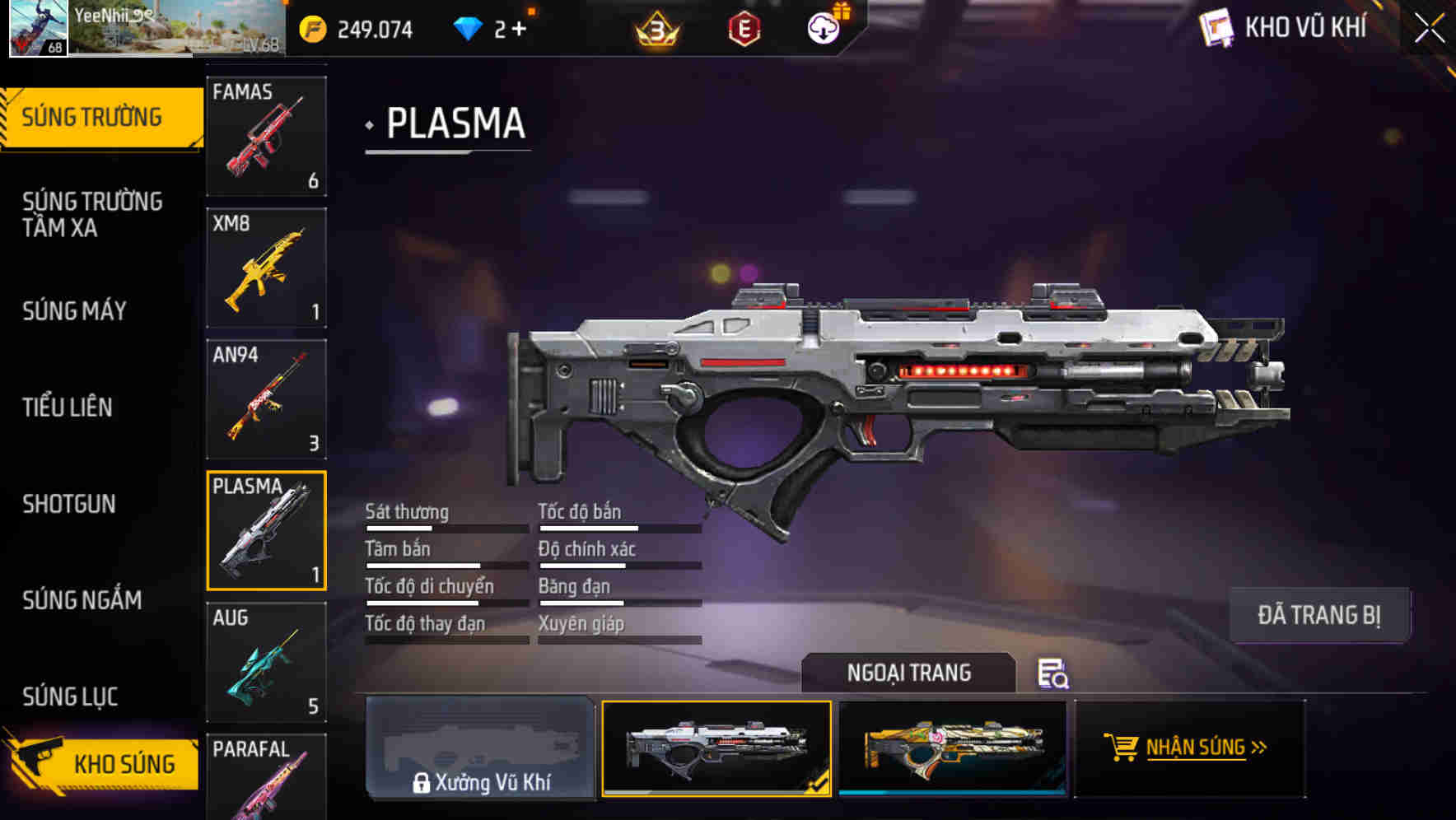The height and width of the screenshot is (820, 1456).
Task: Select the AN94 weapon tile
Action: [x=266, y=399]
